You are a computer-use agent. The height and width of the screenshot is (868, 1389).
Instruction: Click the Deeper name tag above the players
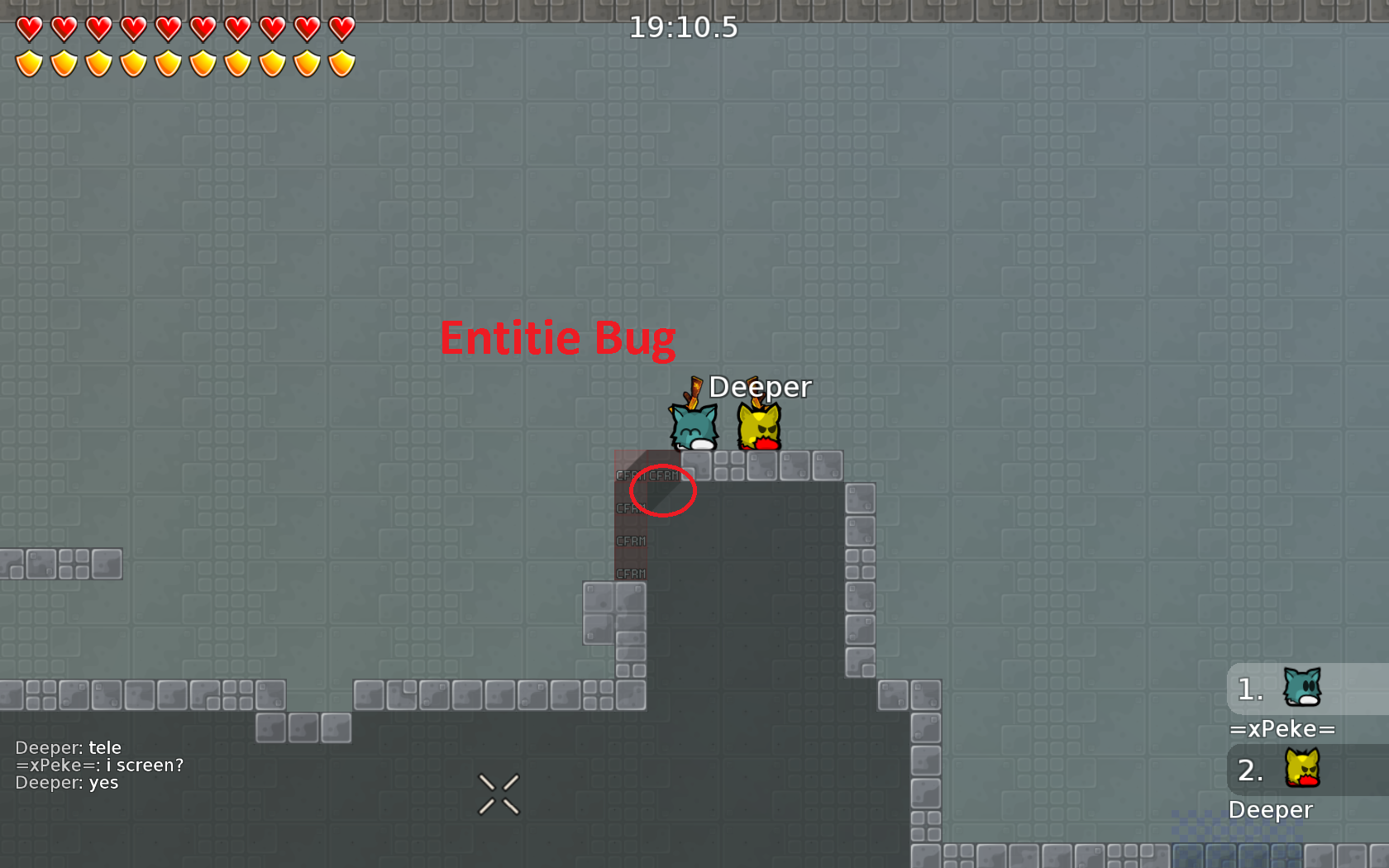tap(760, 386)
